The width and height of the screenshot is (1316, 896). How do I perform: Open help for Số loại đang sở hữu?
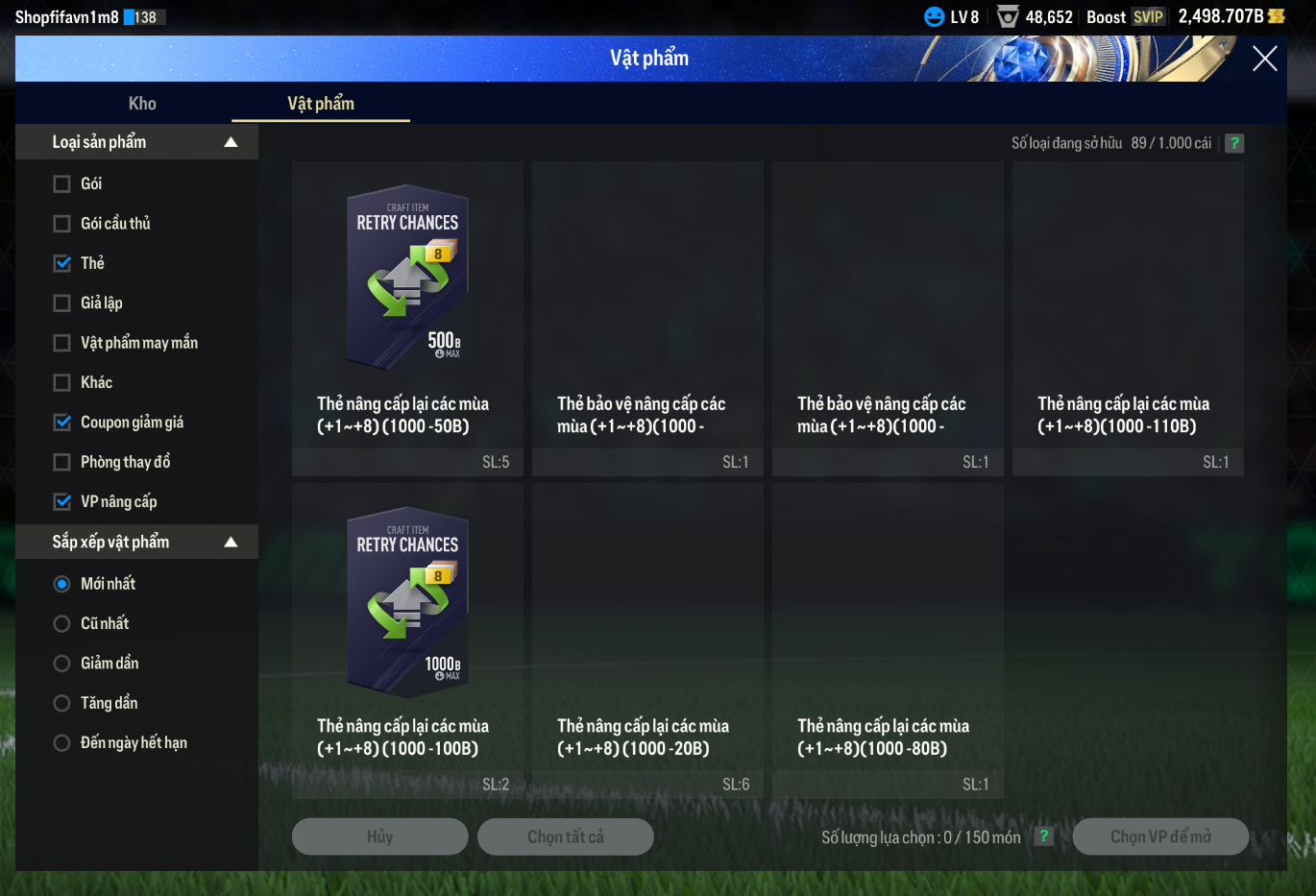click(1234, 143)
